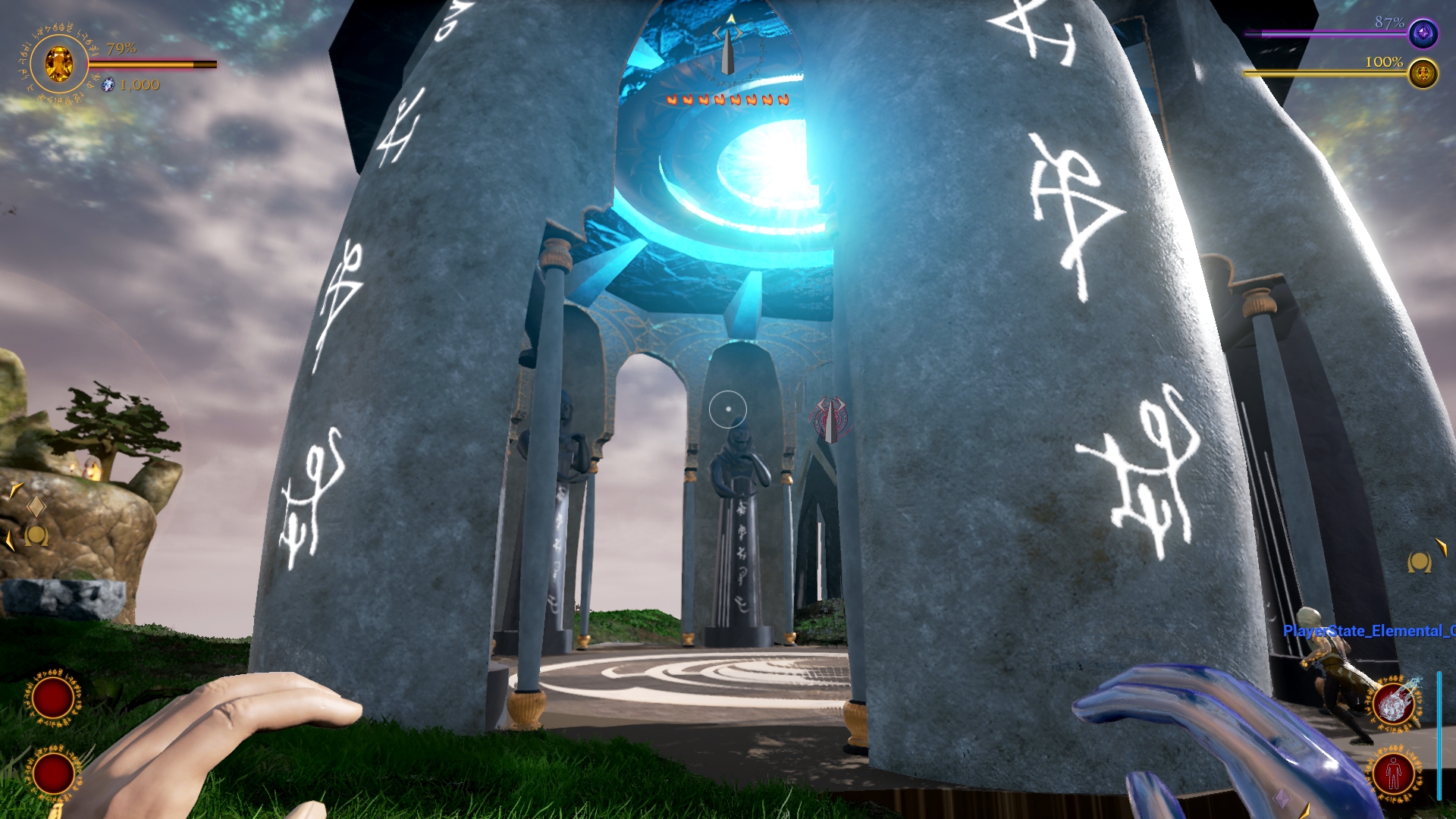Click the 1,000 currency counter

tap(139, 85)
